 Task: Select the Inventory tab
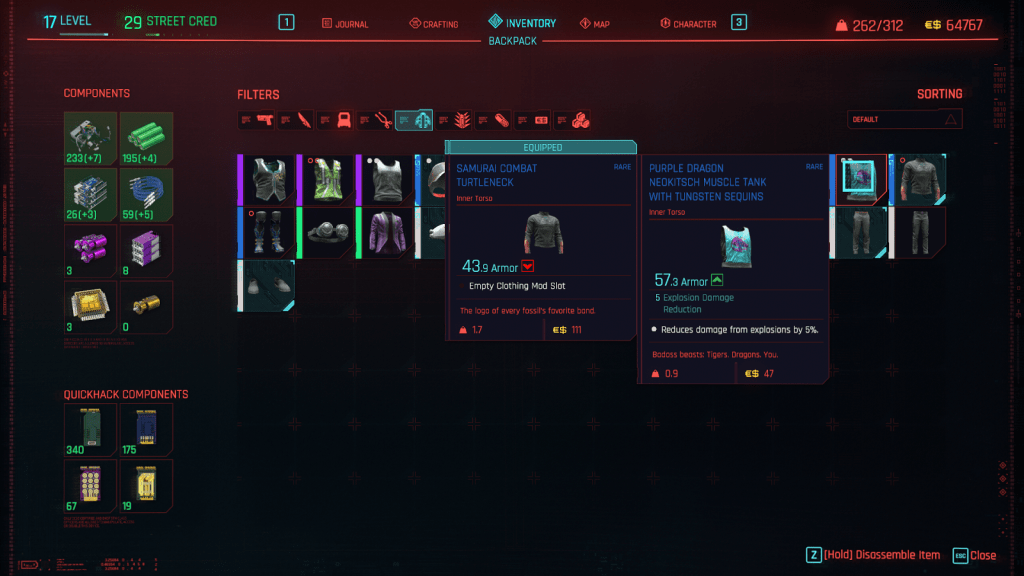point(522,23)
